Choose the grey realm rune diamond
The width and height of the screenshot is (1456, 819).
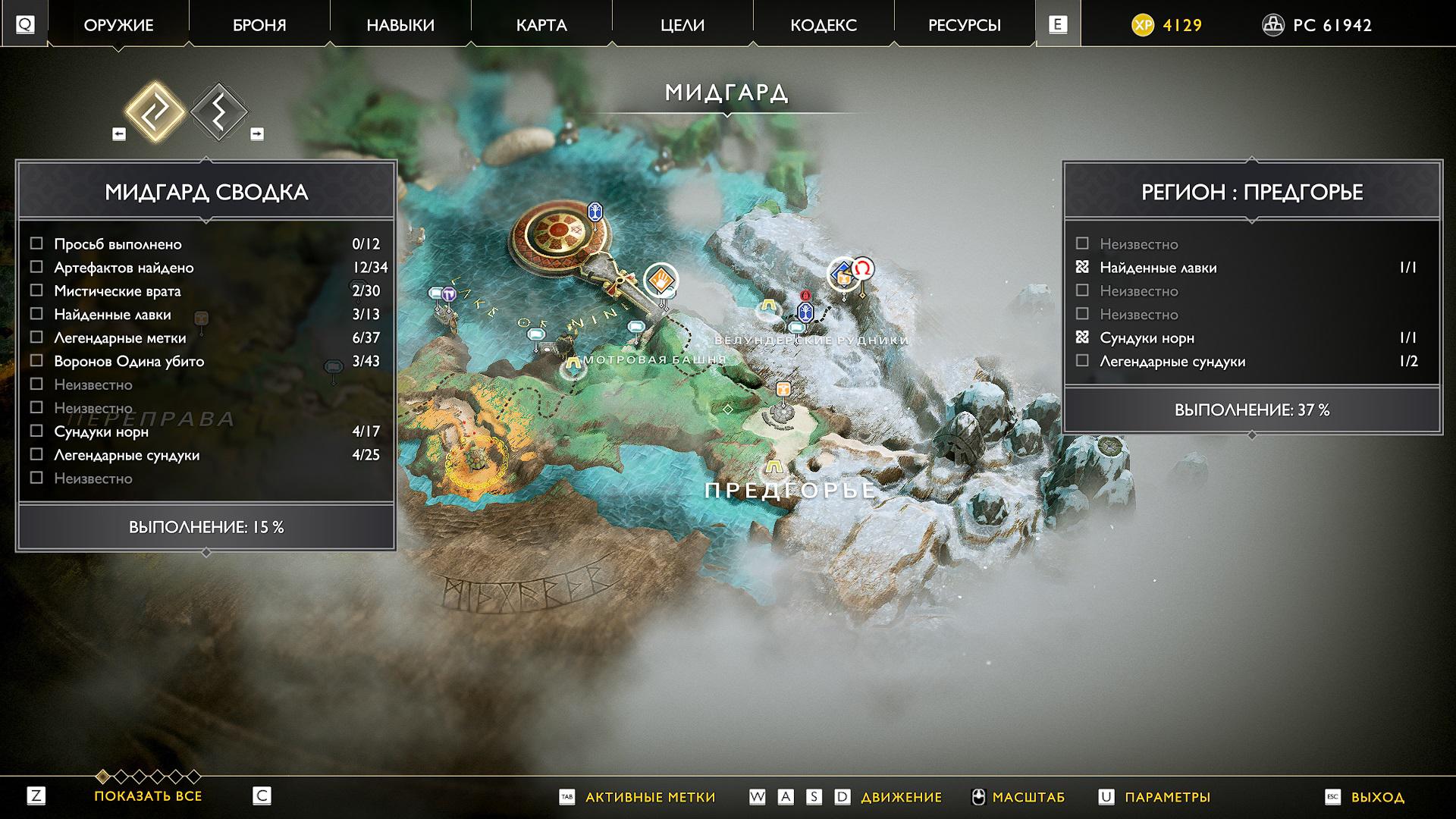point(218,111)
